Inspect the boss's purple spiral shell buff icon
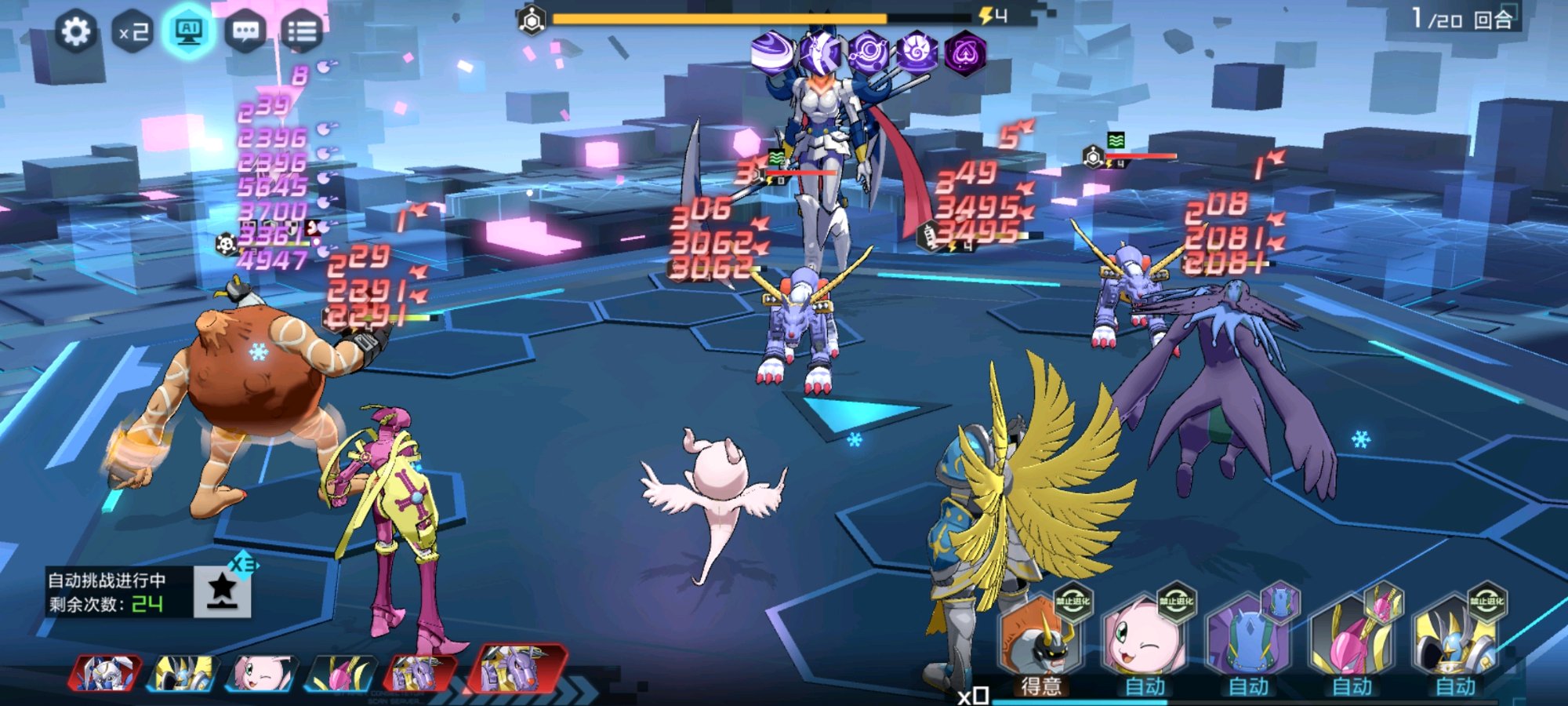This screenshot has width=1568, height=706. [916, 53]
